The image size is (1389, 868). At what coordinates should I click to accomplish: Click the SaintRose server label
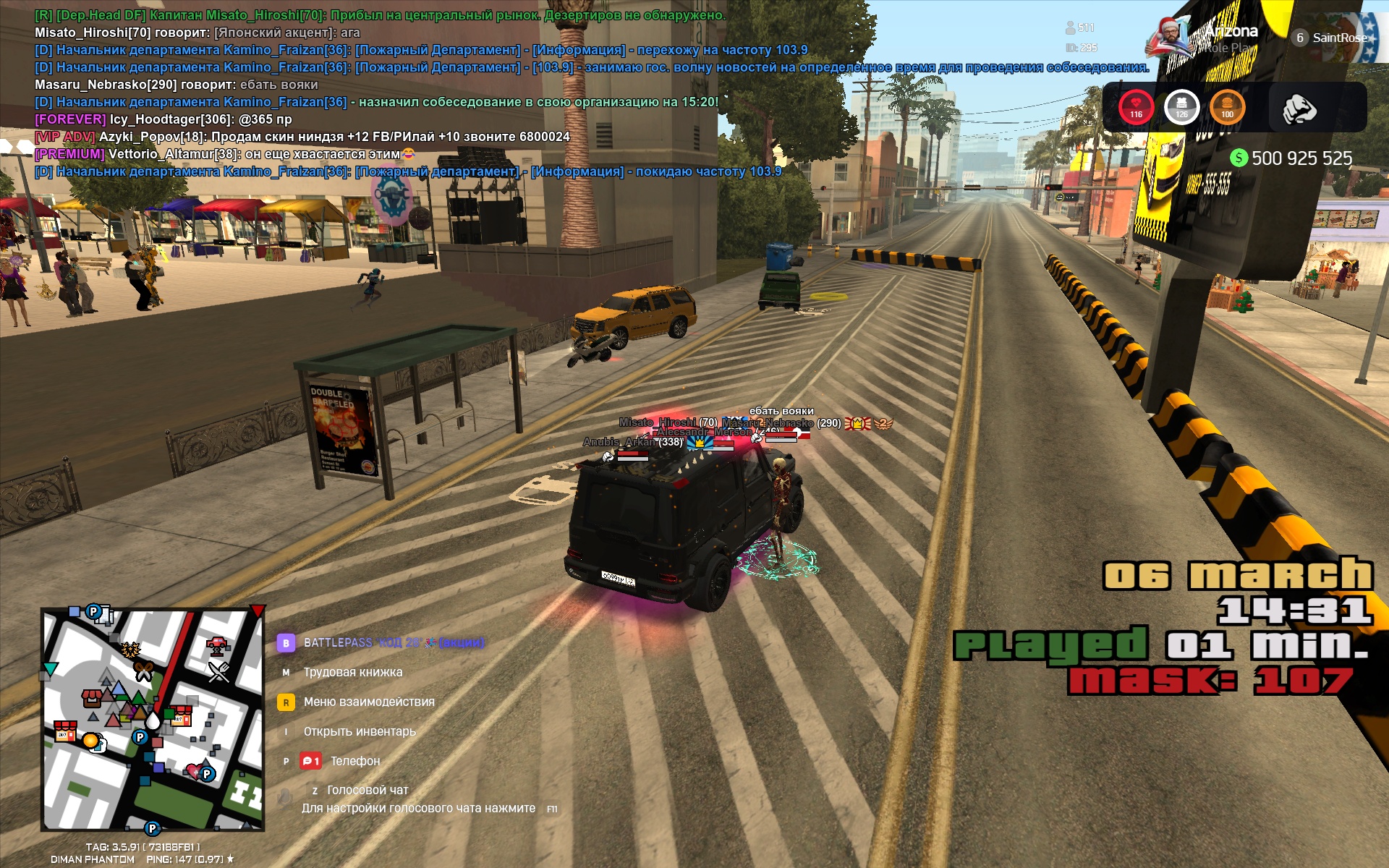point(1338,38)
